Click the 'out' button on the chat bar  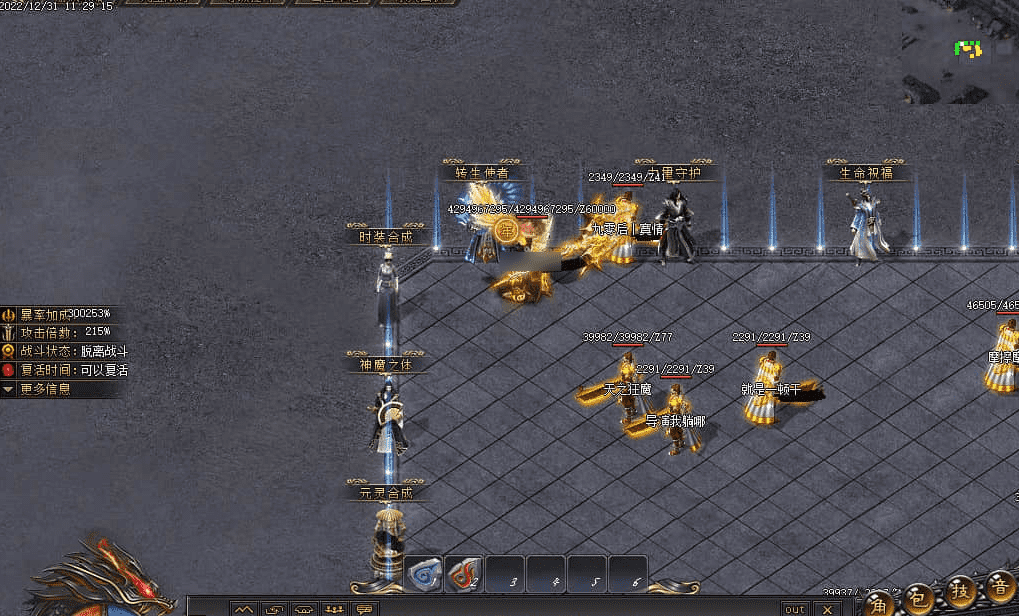[x=795, y=609]
